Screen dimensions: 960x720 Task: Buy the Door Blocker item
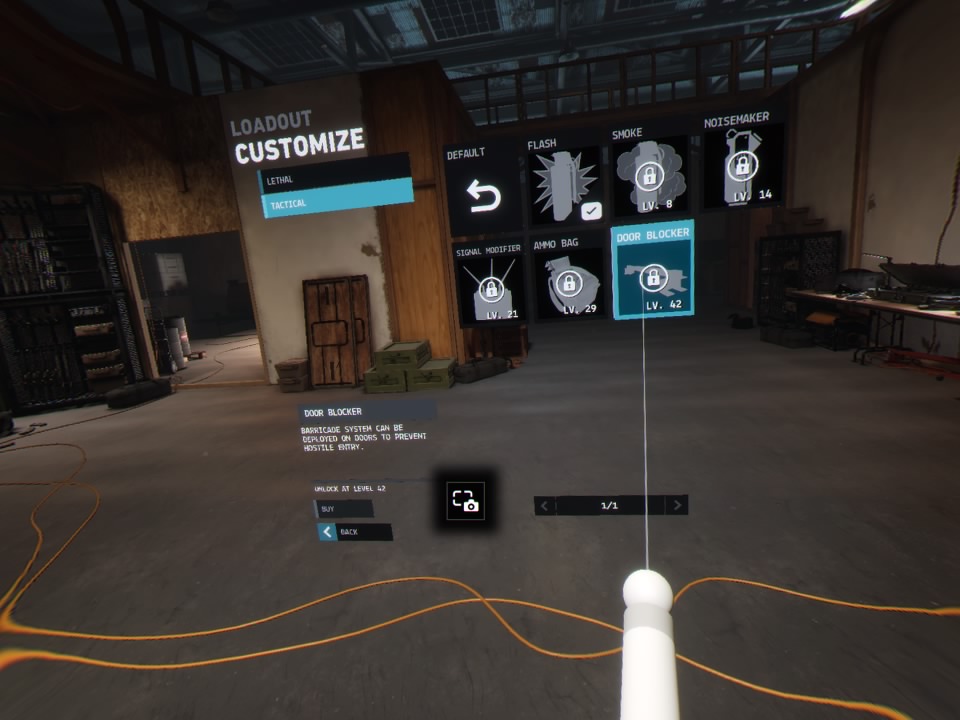[343, 509]
